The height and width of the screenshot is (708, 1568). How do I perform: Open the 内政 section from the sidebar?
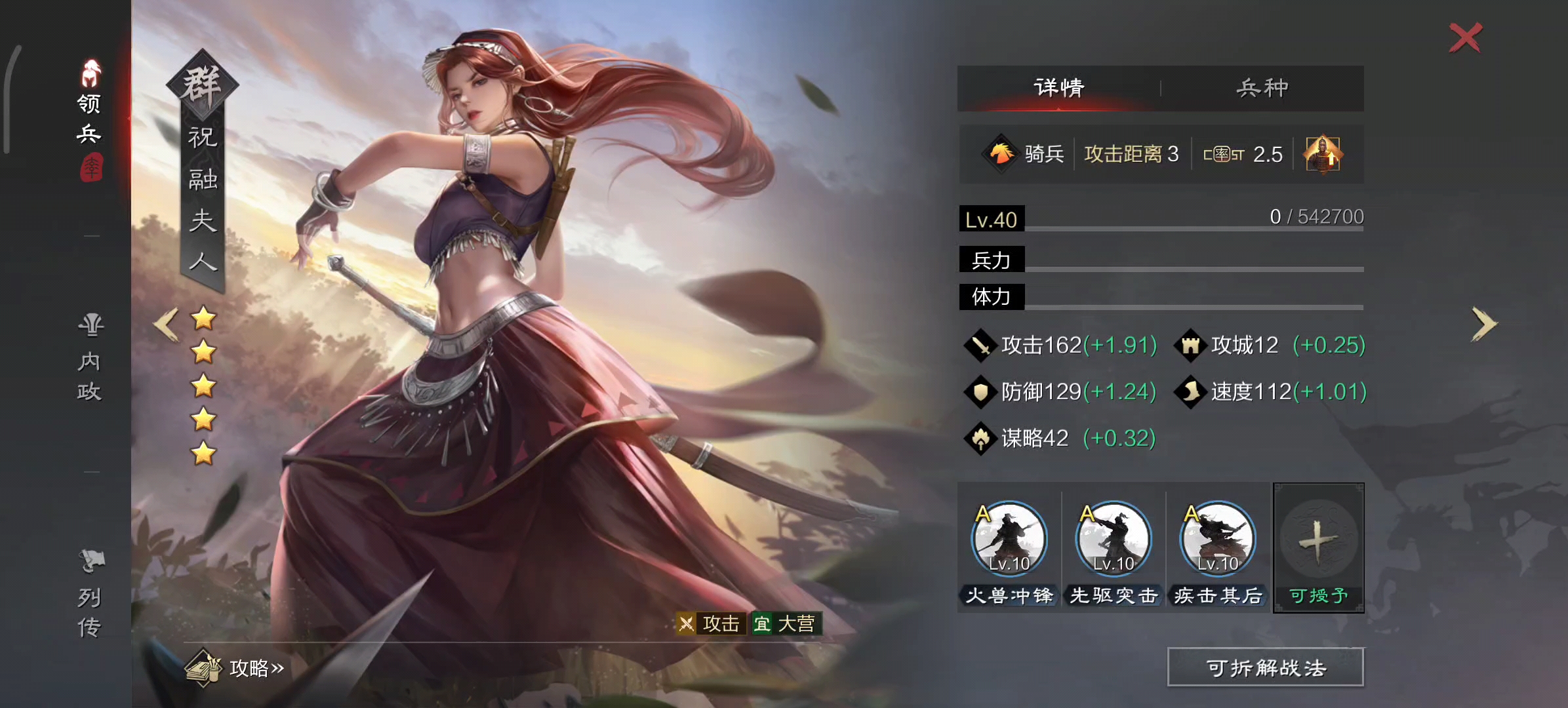90,357
